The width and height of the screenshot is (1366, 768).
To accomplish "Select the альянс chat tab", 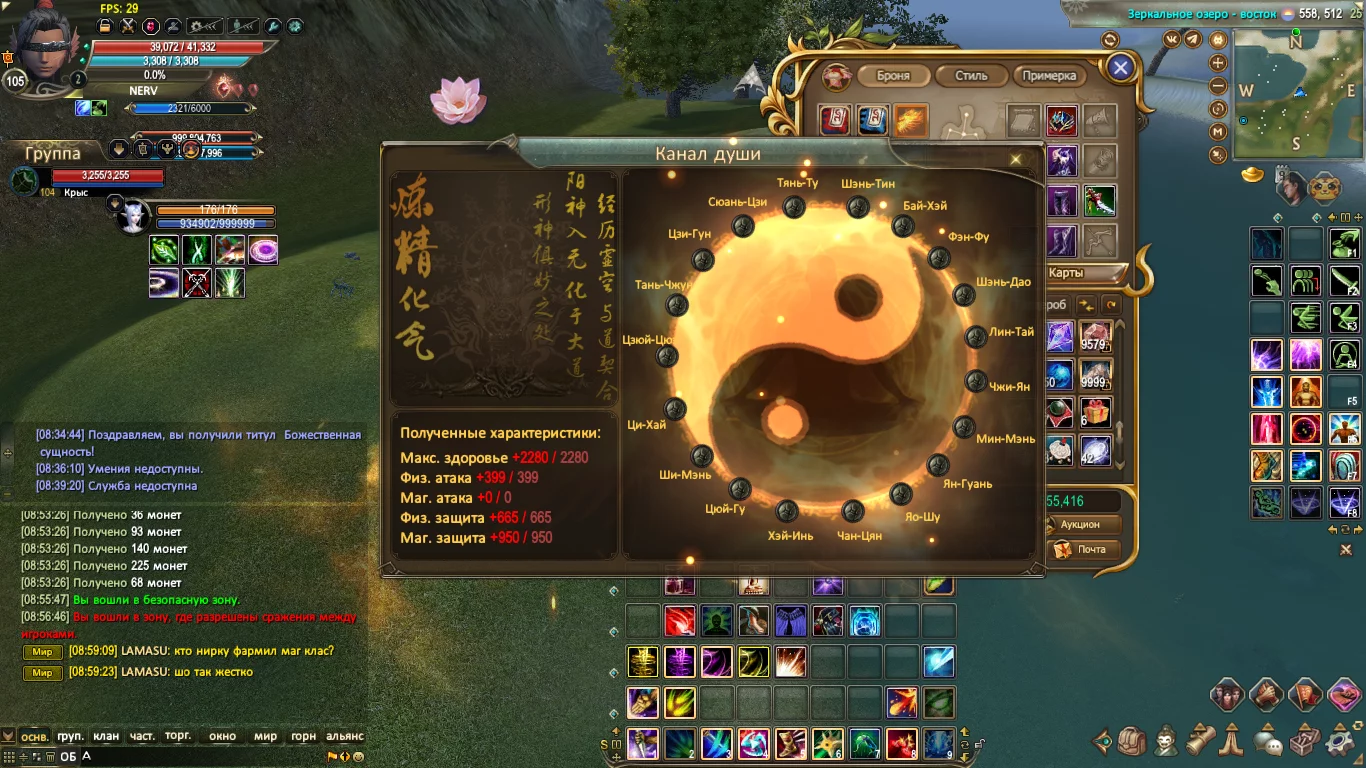I will 345,736.
